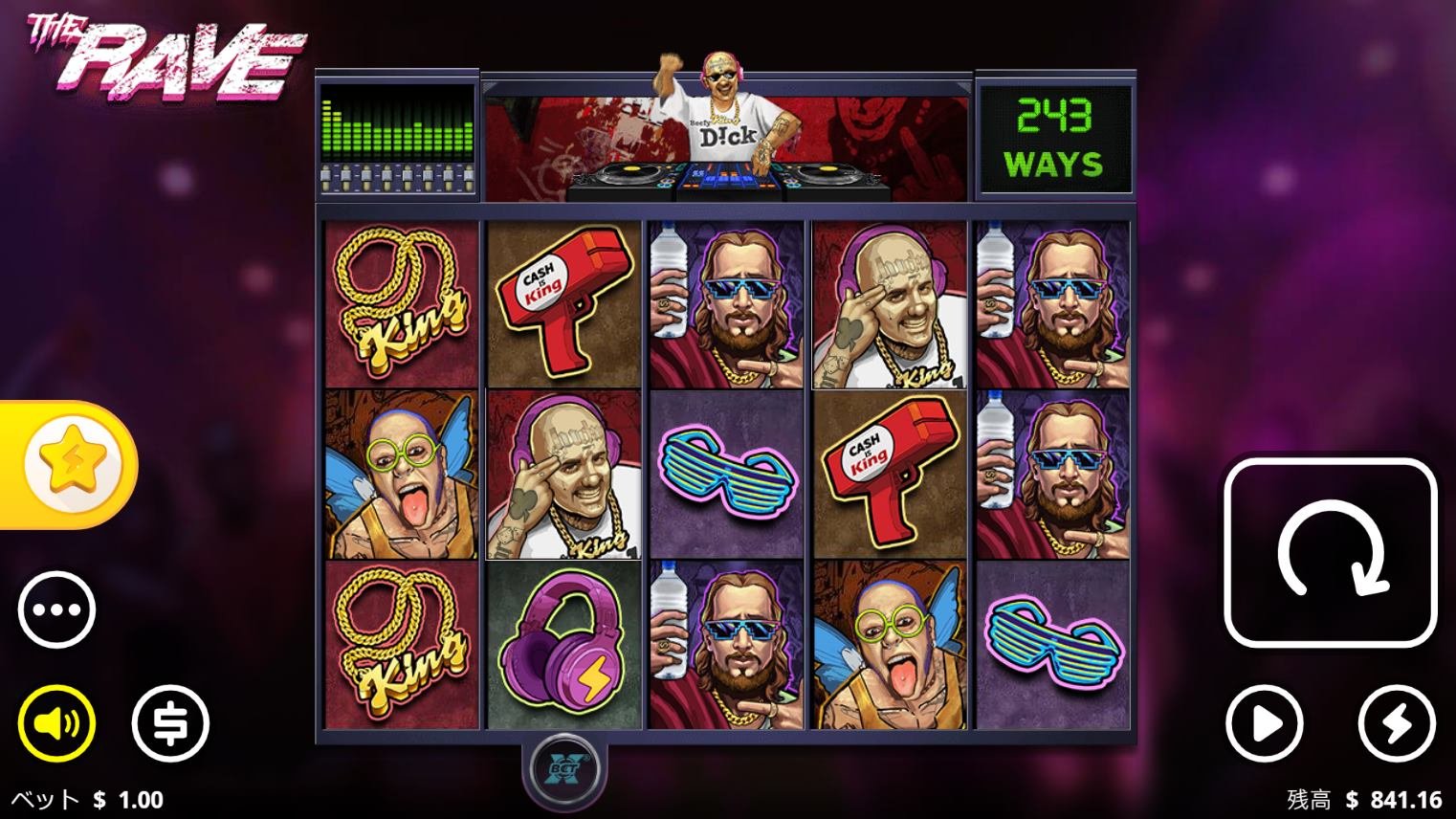Mute game audio with the yellow speaker toggle
The width and height of the screenshot is (1456, 819).
pos(56,724)
